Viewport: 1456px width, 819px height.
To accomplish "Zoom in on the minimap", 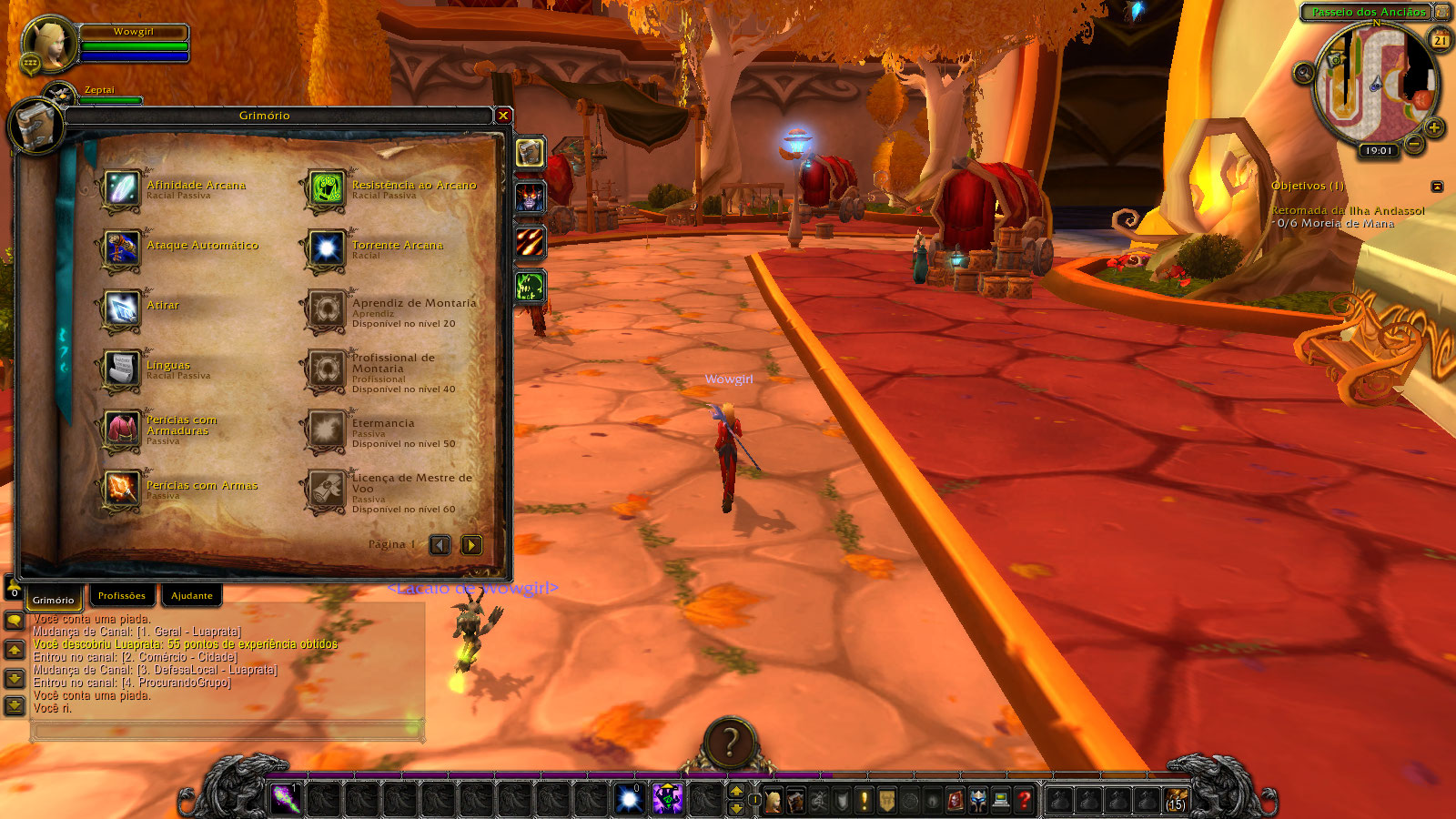I will [1434, 128].
